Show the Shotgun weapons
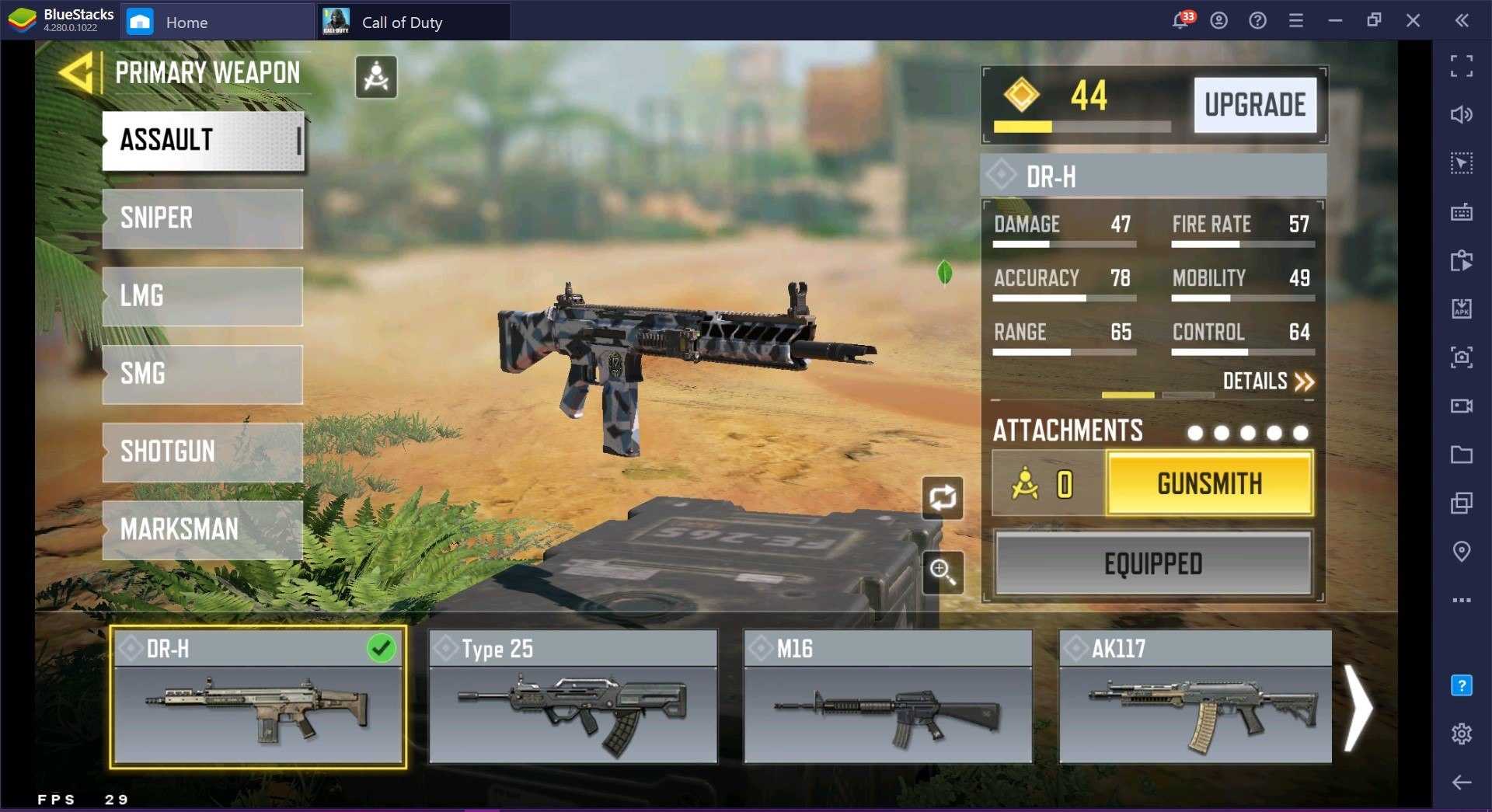The height and width of the screenshot is (812, 1492). point(202,451)
